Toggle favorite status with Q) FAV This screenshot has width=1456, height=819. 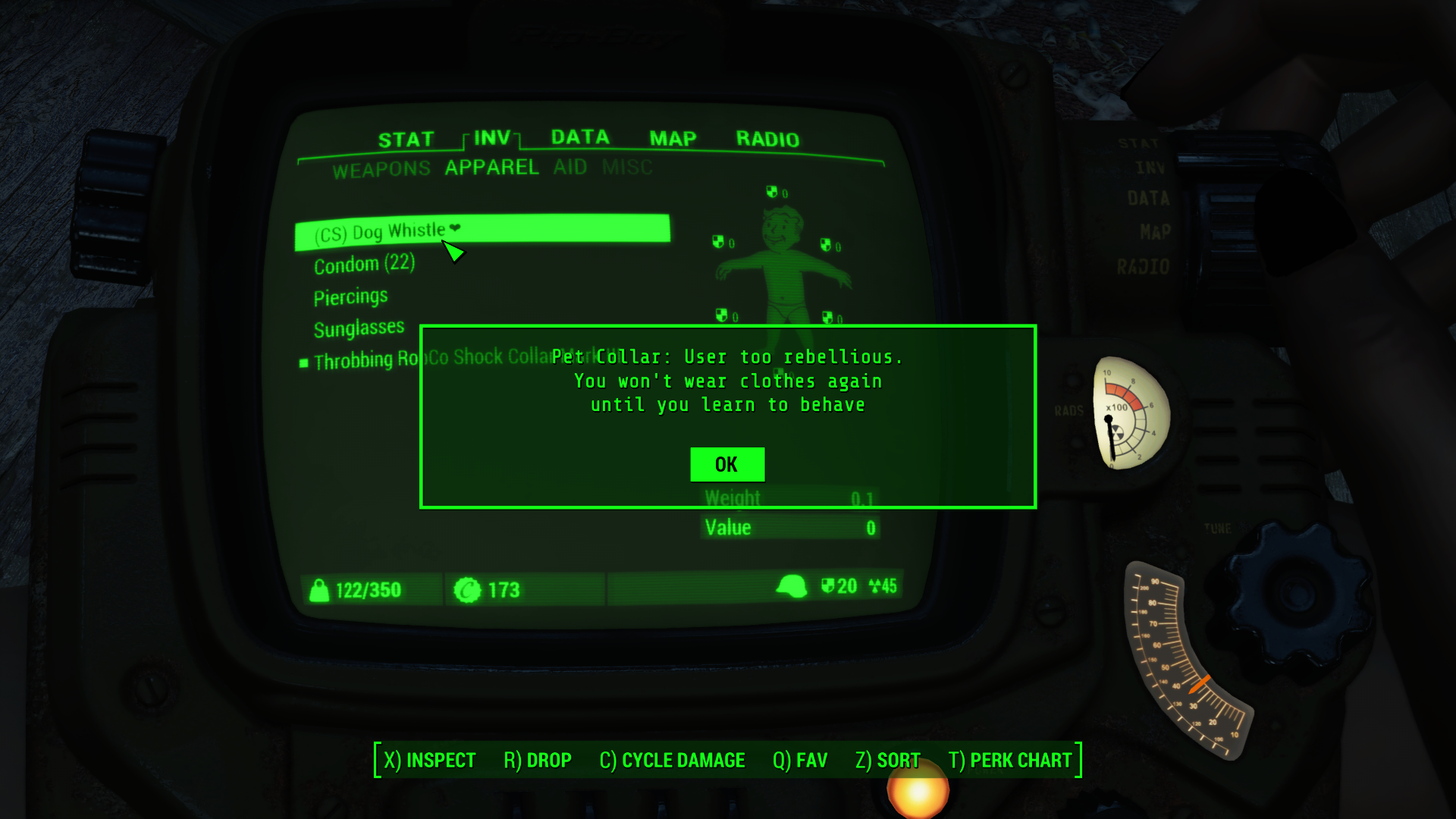point(799,760)
